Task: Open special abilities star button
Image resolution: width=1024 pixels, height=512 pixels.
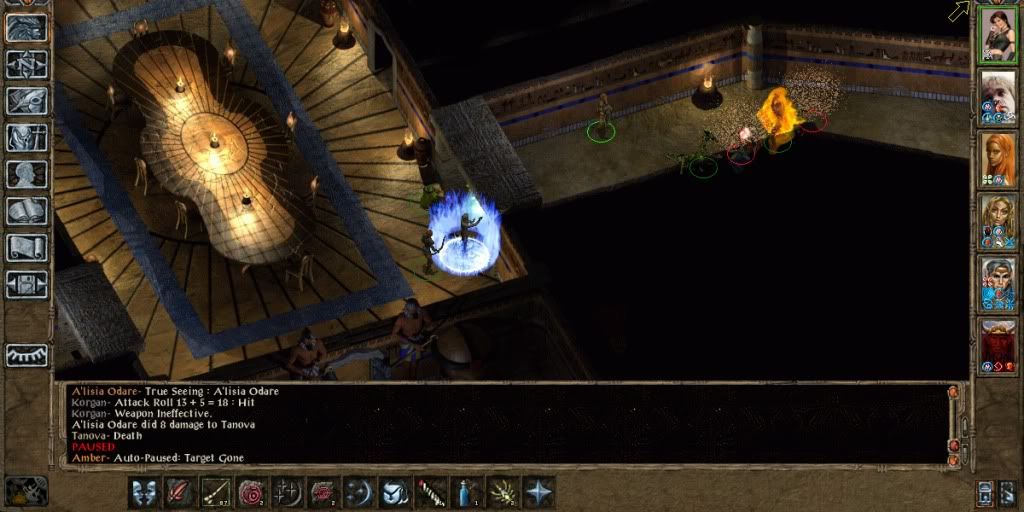Action: coord(539,492)
